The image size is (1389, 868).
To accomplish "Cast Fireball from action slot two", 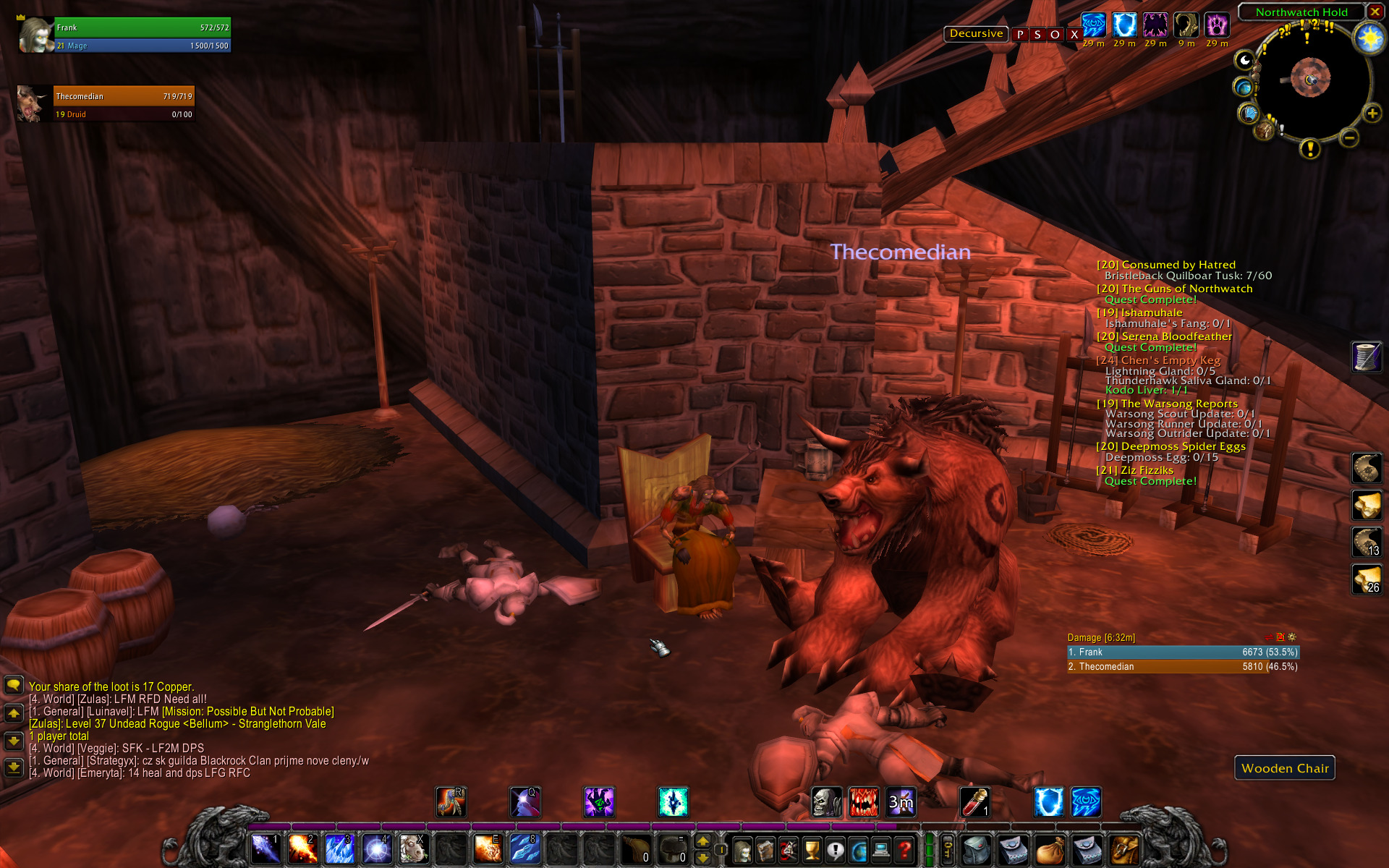I will [x=302, y=849].
